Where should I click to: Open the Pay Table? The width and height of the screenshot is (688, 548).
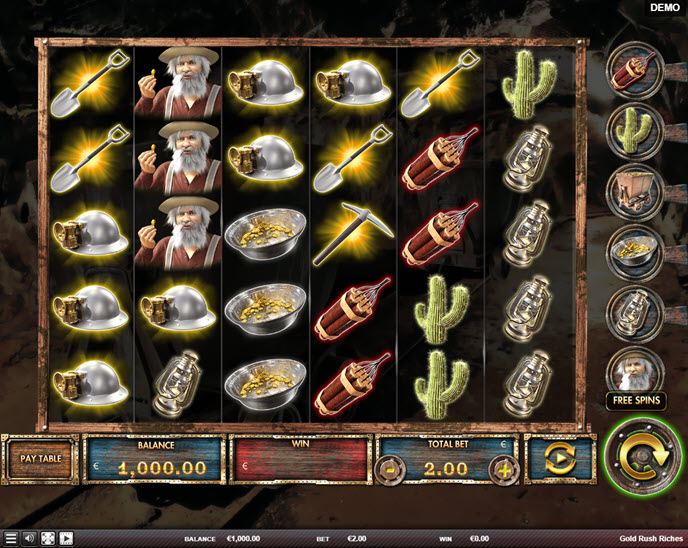[x=40, y=460]
